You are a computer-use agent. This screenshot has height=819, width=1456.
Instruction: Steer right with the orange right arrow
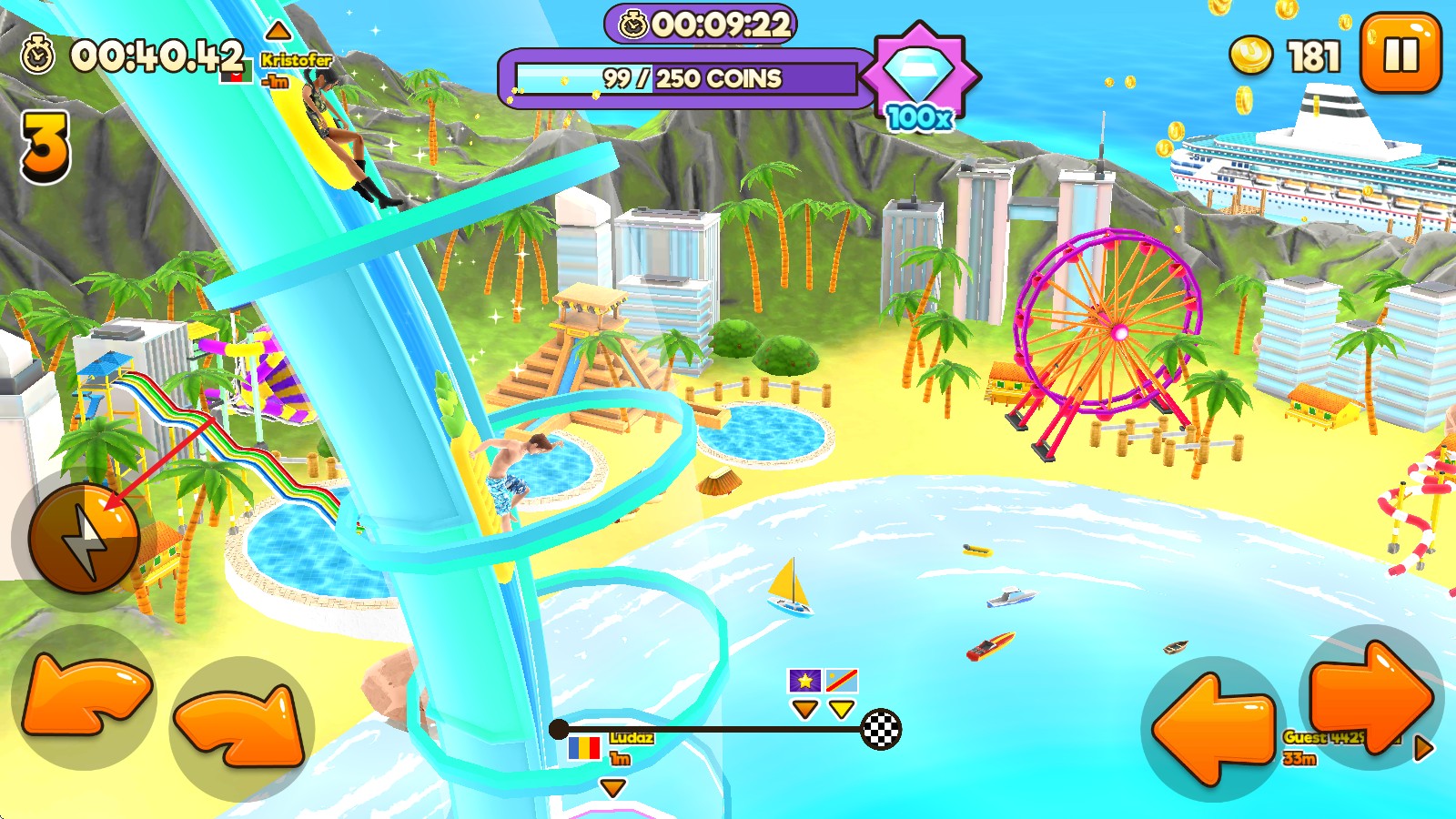point(1371,697)
